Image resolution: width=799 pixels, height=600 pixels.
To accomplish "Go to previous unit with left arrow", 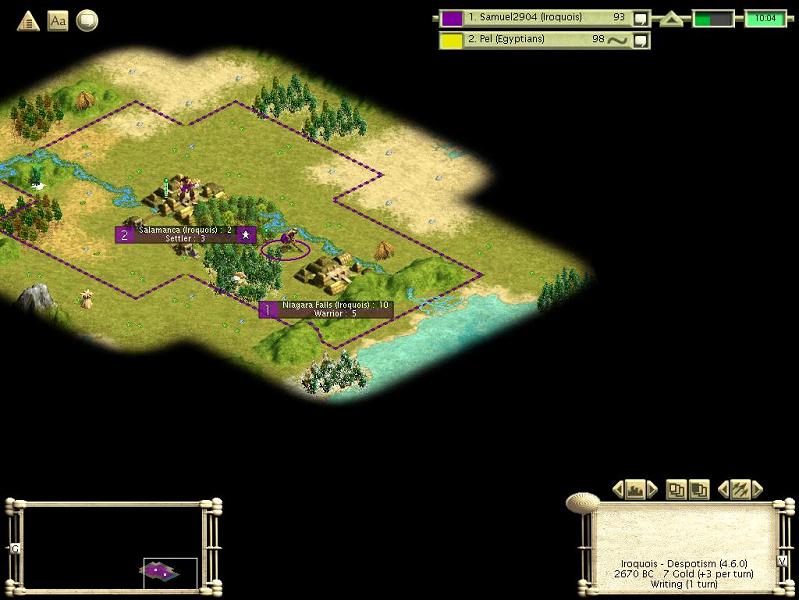I will tap(723, 489).
